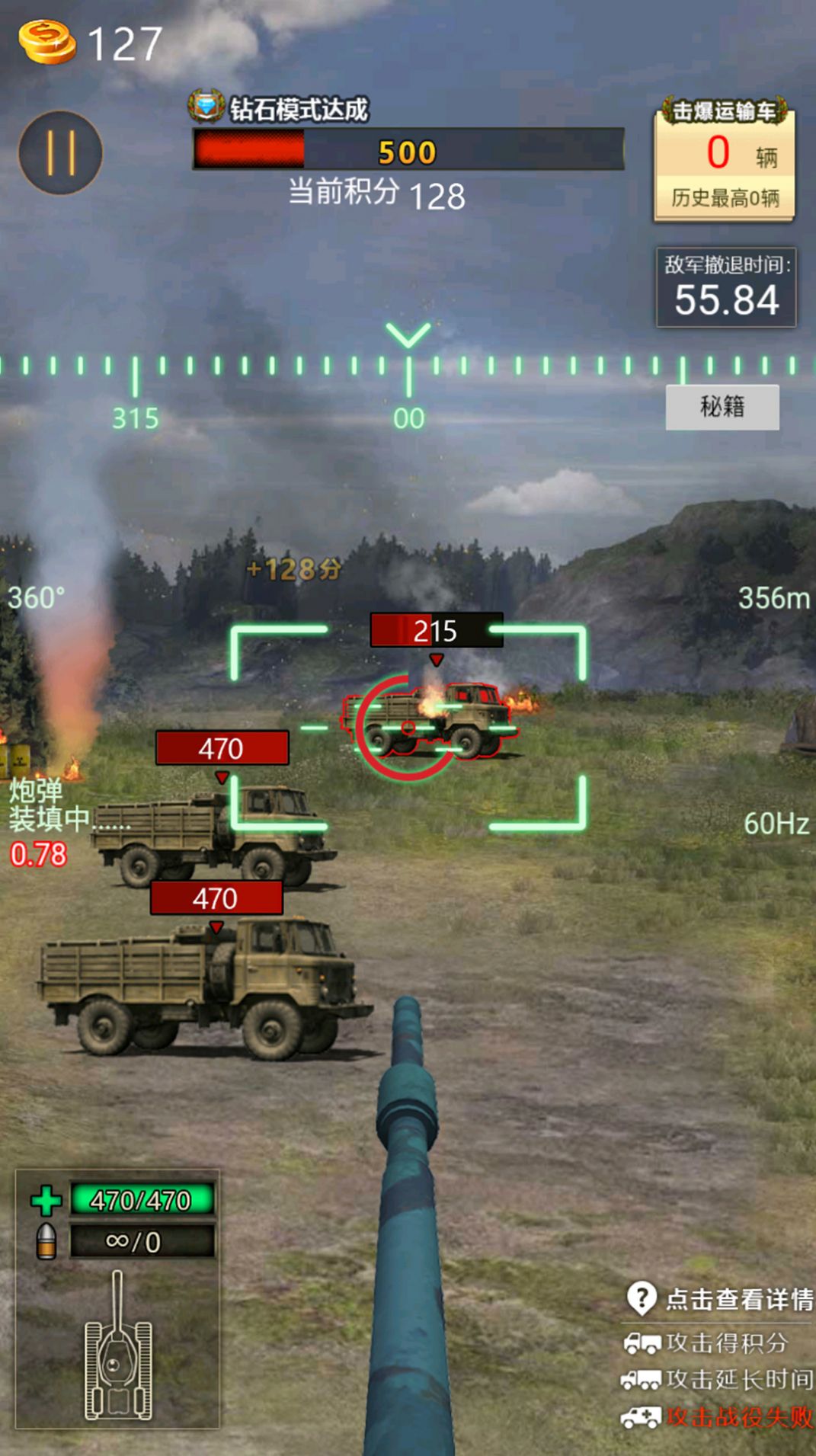816x1456 pixels.
Task: Click the gold coin stack icon
Action: pos(47,42)
